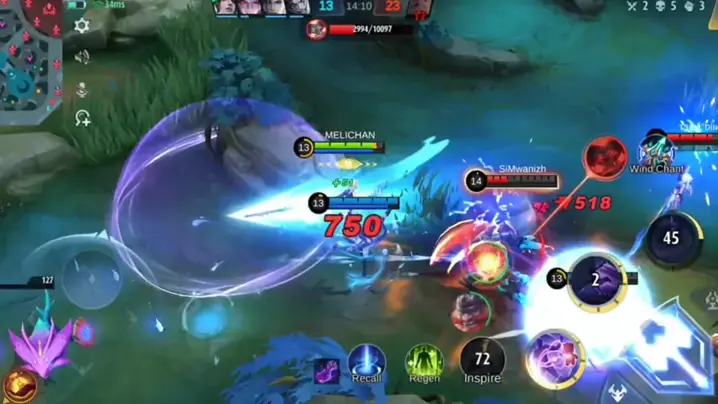Cast the skill showing cooldown 2
Image resolution: width=718 pixels, height=404 pixels.
pyautogui.click(x=596, y=281)
